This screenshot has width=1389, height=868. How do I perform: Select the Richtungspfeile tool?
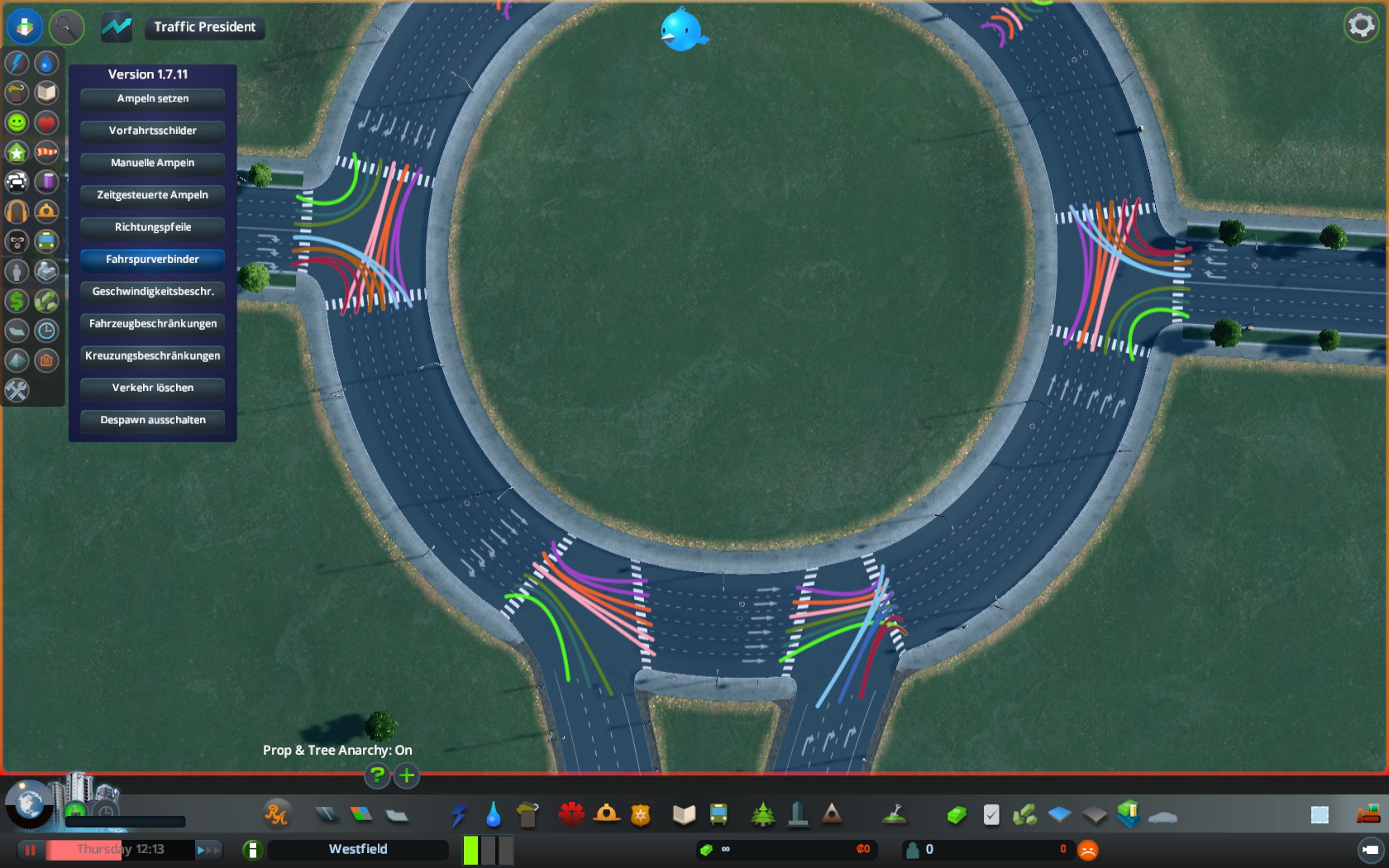click(153, 227)
